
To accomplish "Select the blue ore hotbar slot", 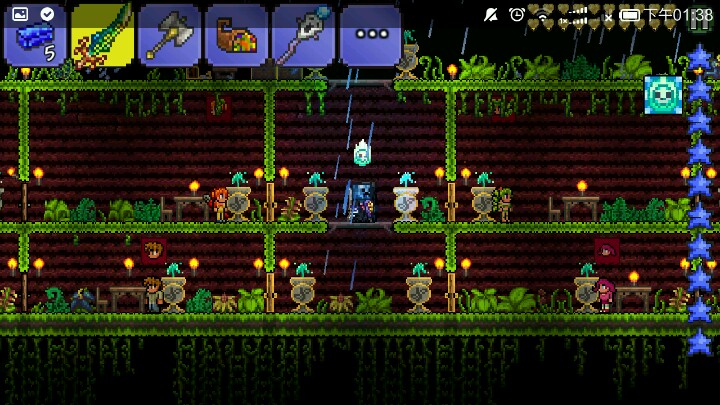I will 35,35.
